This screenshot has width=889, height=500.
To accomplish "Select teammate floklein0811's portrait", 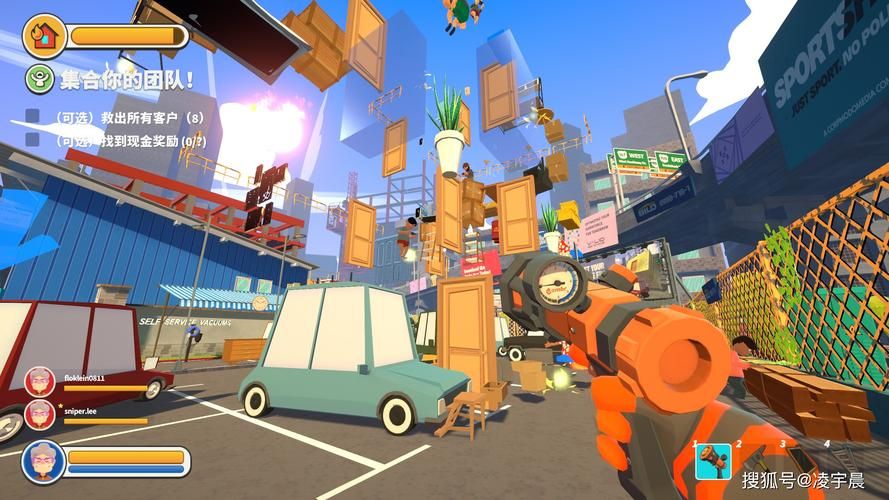I will pos(40,381).
